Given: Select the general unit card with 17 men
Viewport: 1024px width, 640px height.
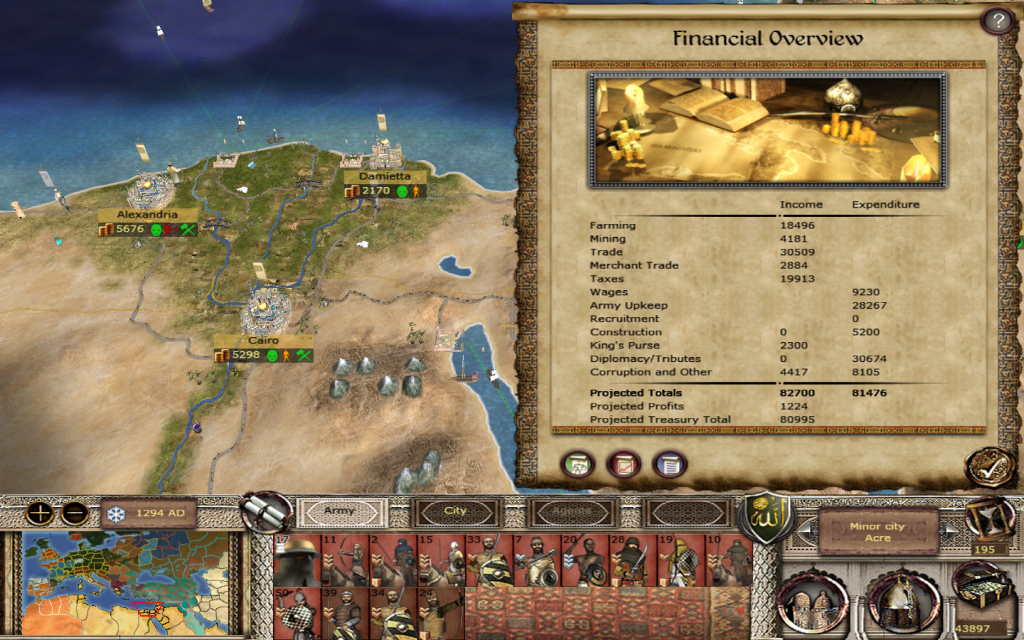Looking at the screenshot, I should (295, 561).
